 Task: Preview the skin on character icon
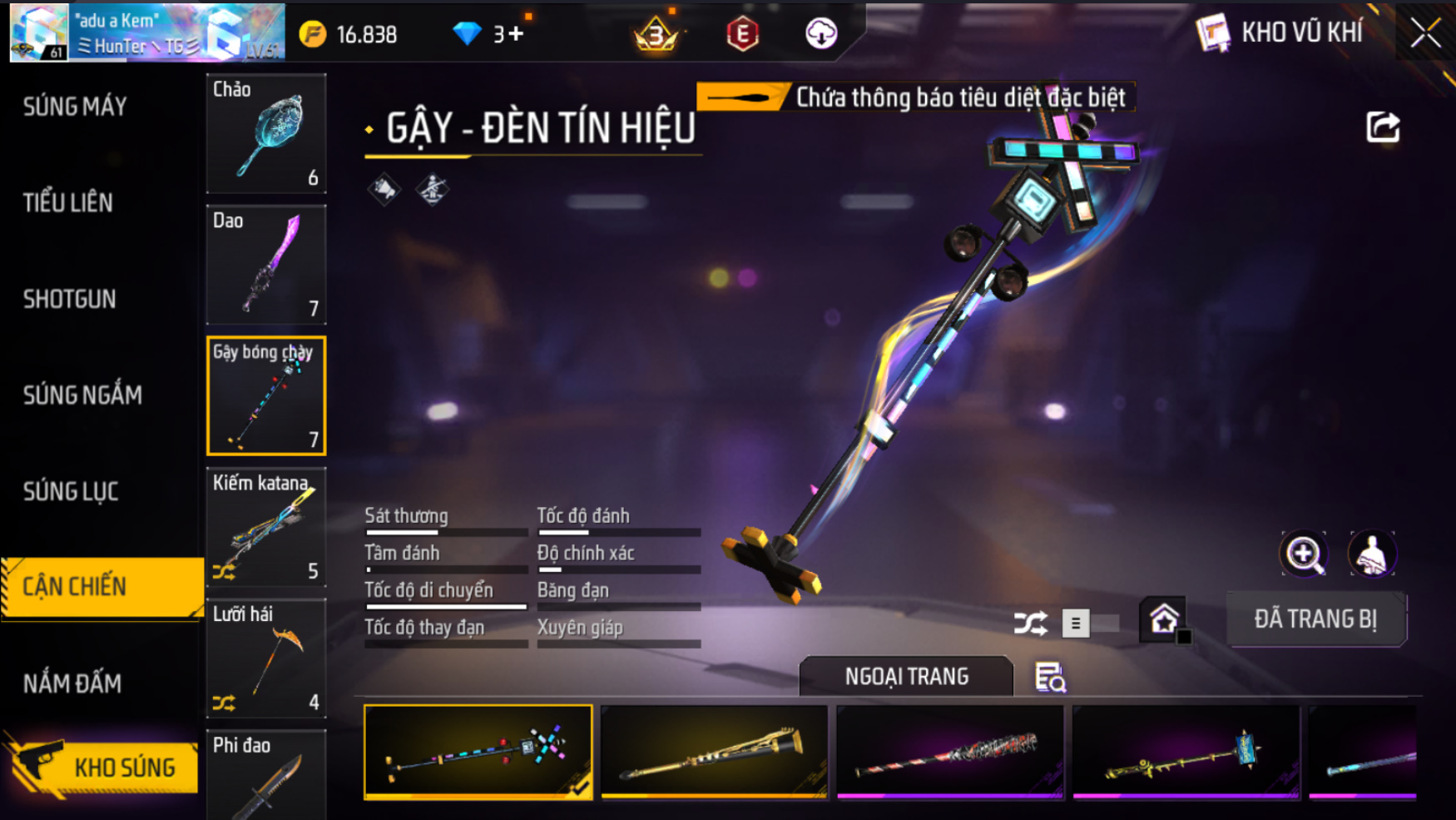1371,554
